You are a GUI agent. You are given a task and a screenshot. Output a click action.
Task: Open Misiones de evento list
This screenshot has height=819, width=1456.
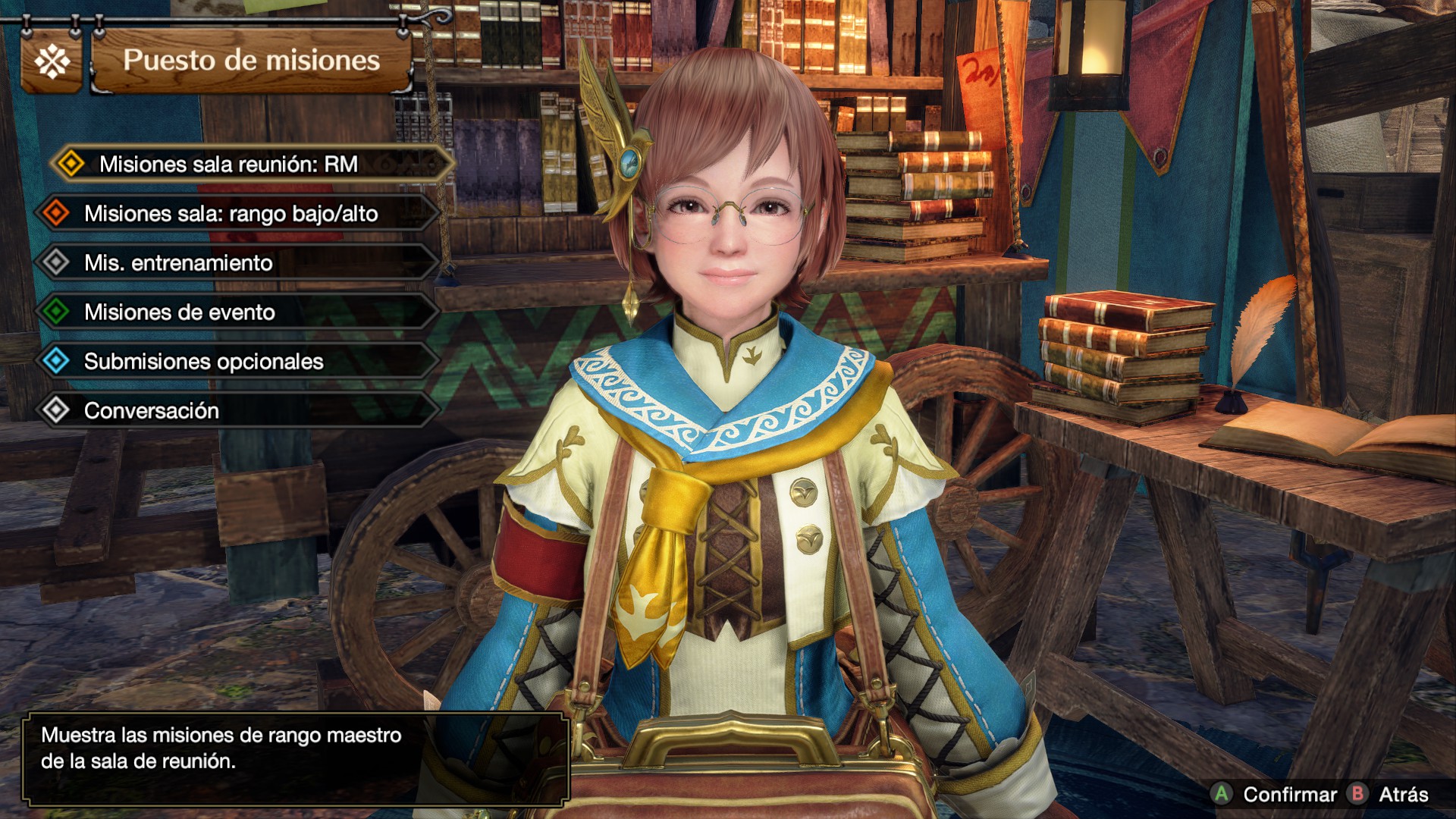click(180, 312)
